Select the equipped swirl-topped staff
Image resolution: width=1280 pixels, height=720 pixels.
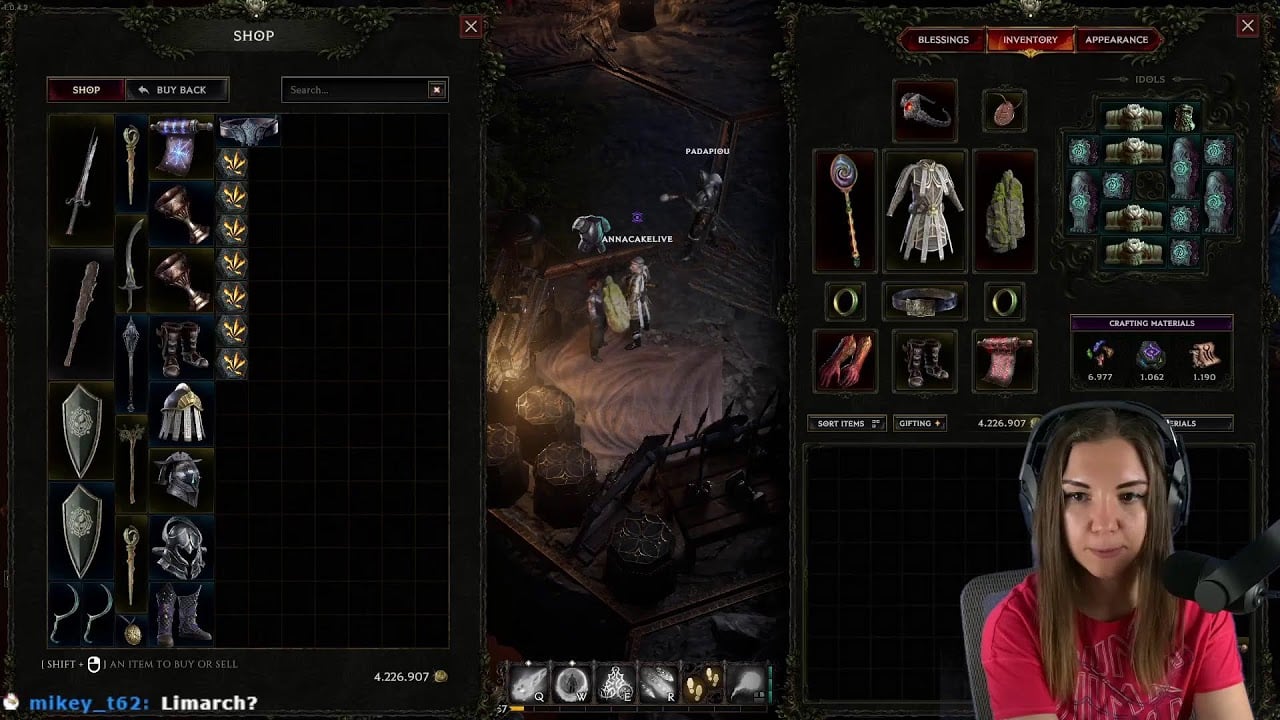[x=845, y=210]
